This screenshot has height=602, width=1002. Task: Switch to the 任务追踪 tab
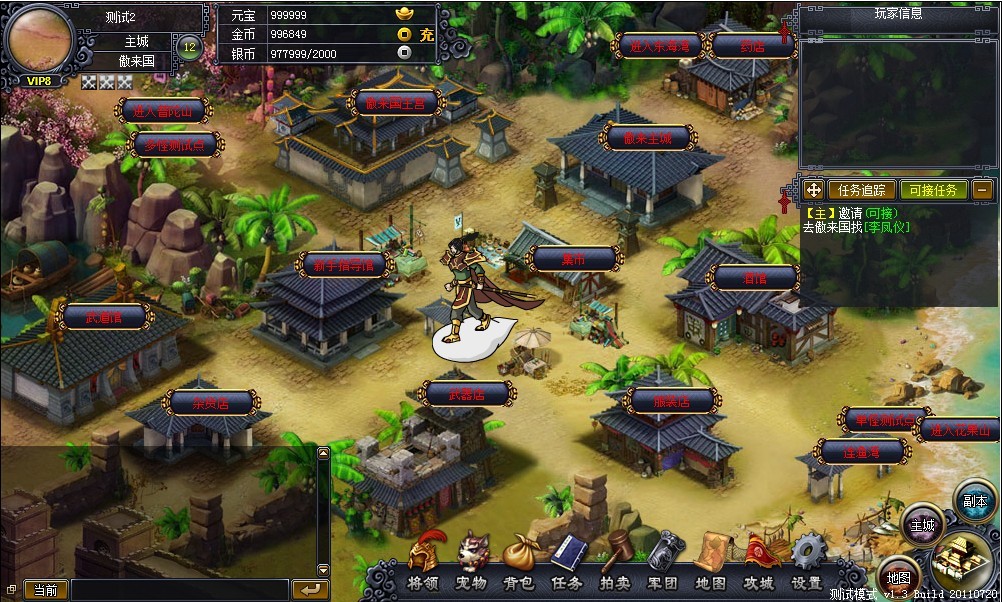(861, 189)
